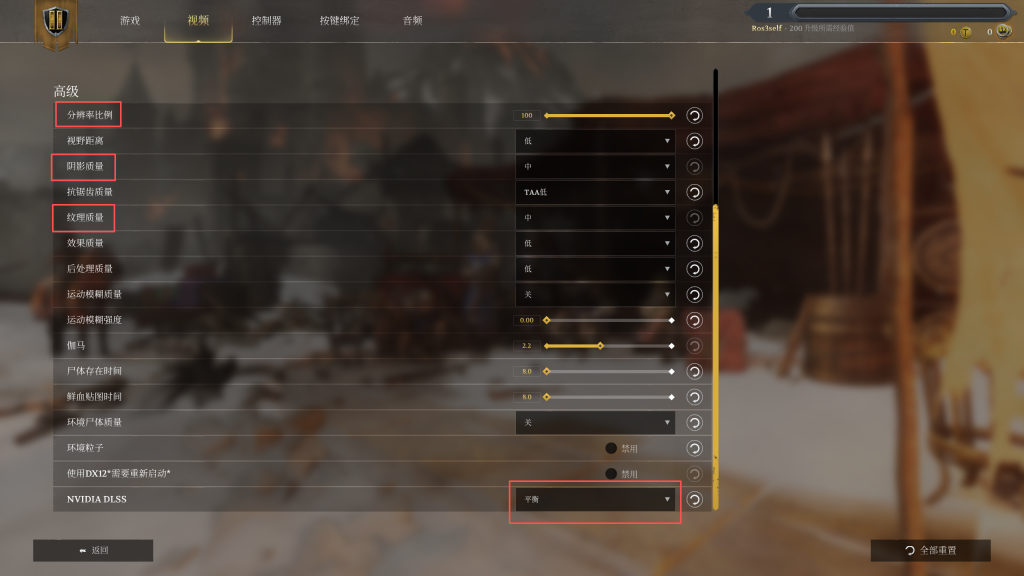This screenshot has width=1024, height=576.
Task: Select the 按键绑定 tab
Action: [x=339, y=20]
